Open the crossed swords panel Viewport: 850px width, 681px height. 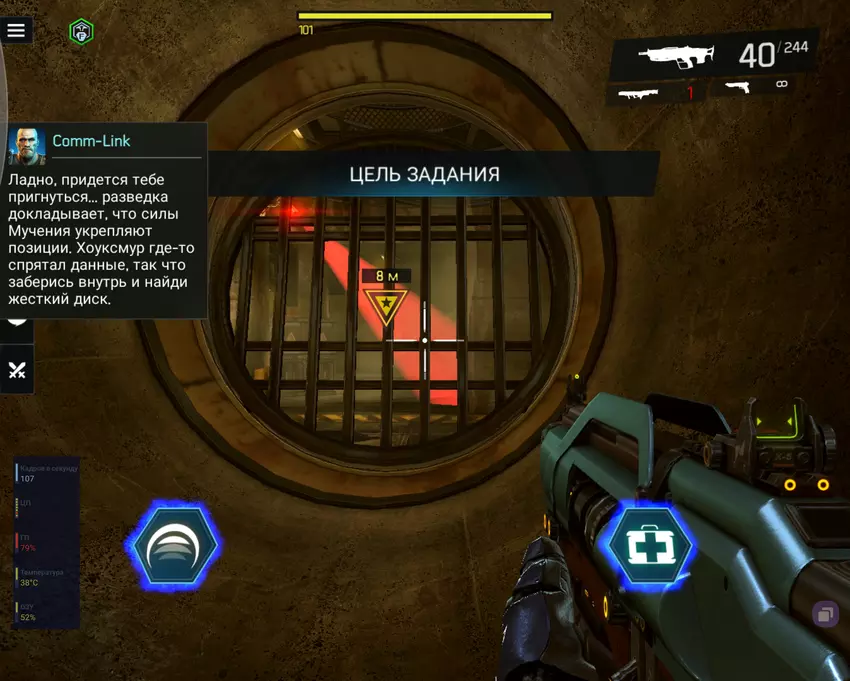pyautogui.click(x=17, y=370)
